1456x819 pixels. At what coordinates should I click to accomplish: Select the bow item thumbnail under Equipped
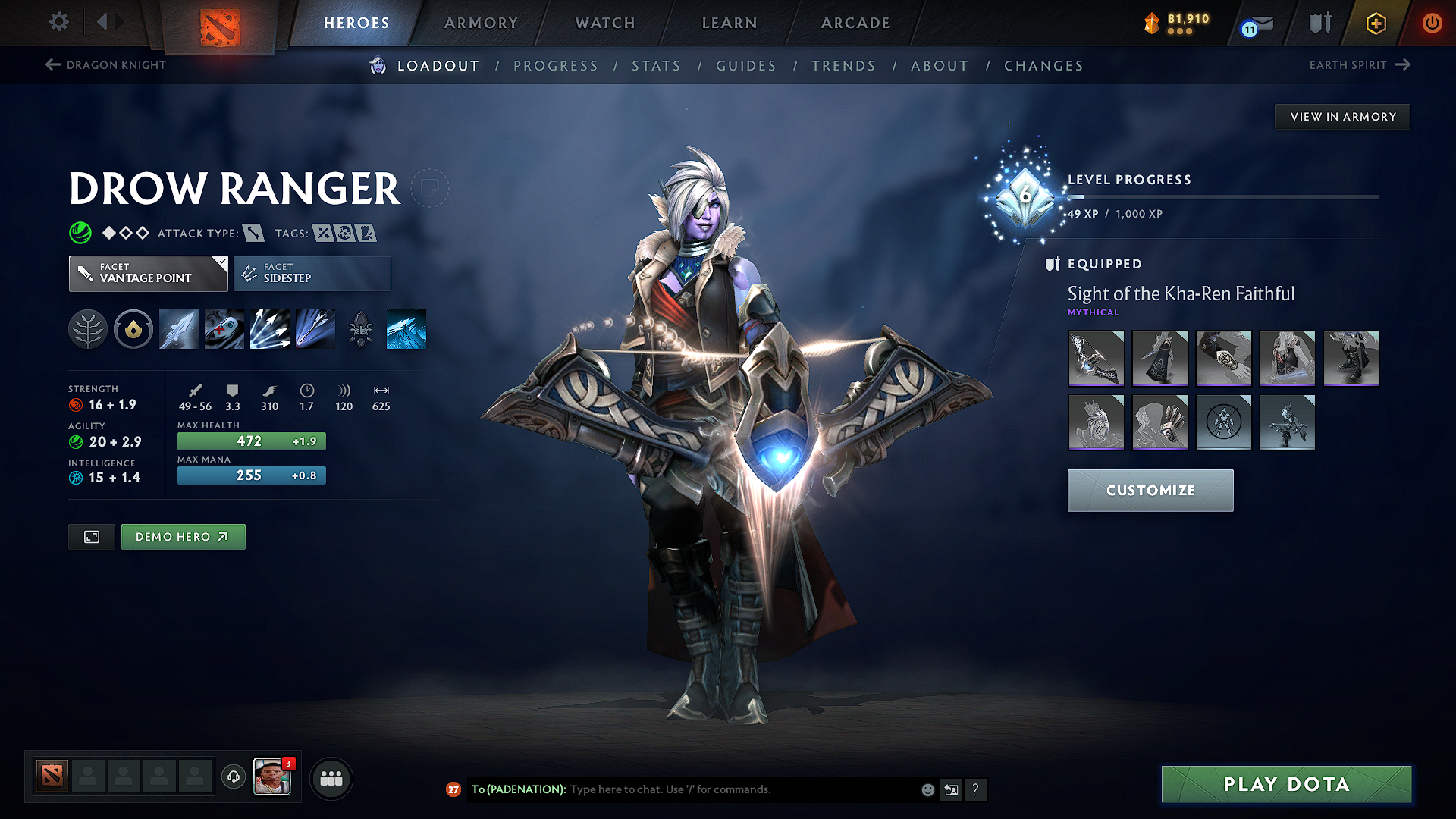[1096, 358]
